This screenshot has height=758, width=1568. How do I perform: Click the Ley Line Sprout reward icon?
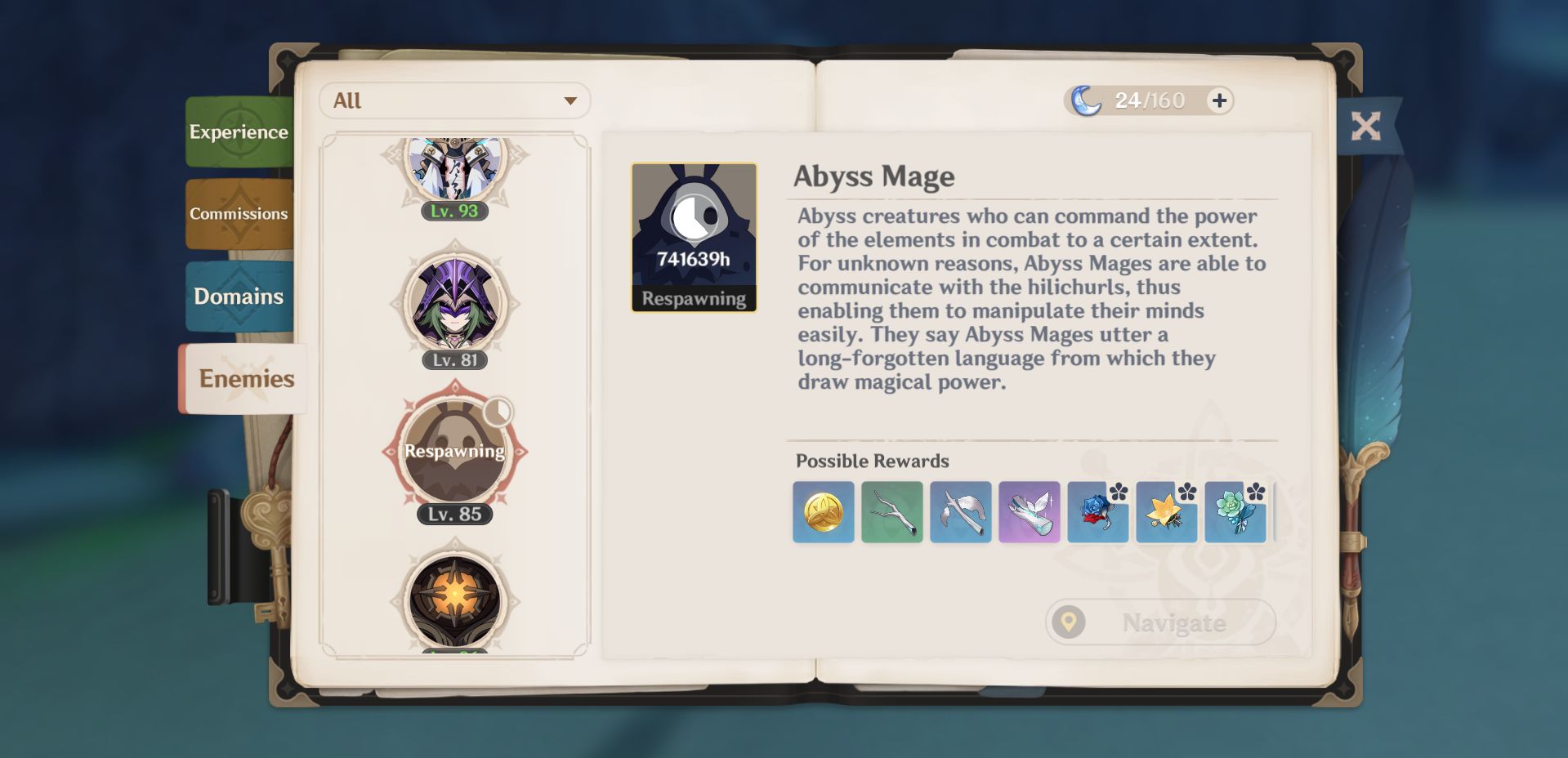click(1029, 513)
